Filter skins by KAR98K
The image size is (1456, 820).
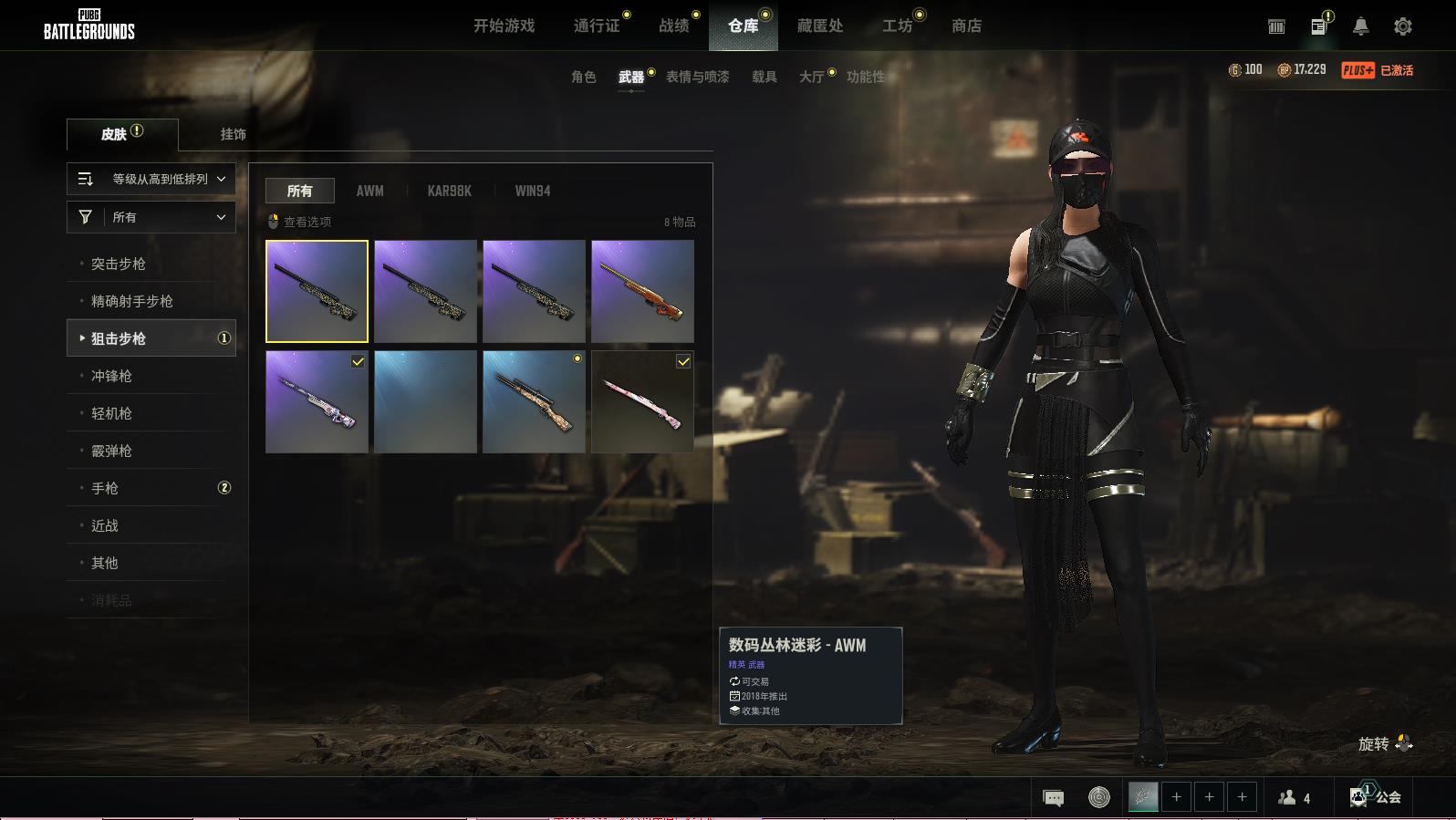pos(449,191)
